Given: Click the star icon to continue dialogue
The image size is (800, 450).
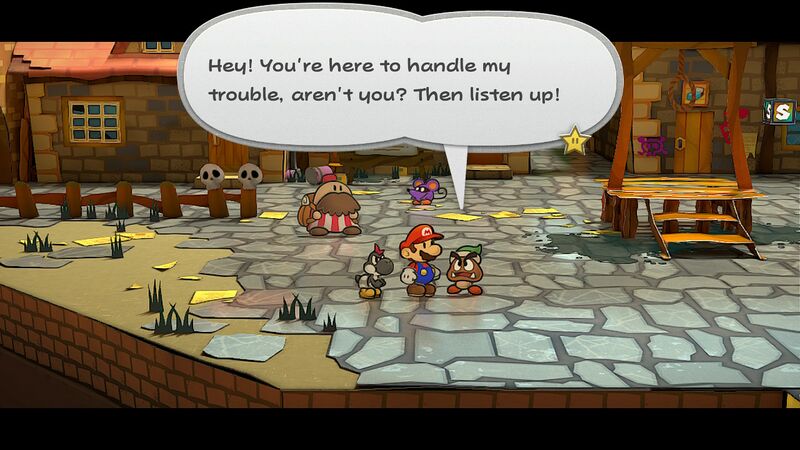Looking at the screenshot, I should coord(574,141).
